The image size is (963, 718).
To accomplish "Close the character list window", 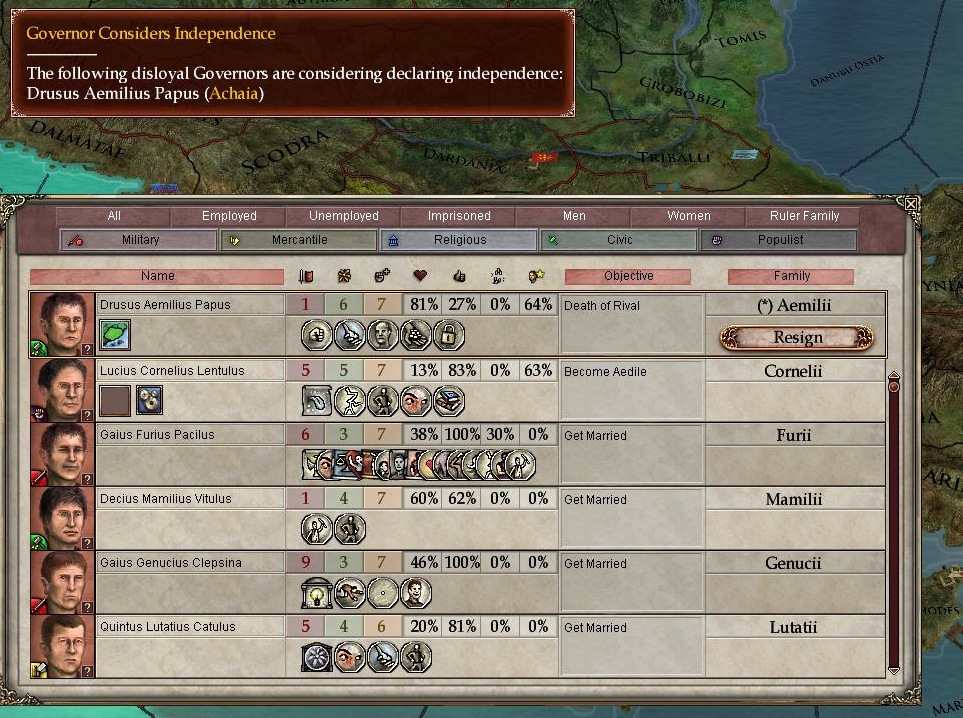I will tap(910, 203).
